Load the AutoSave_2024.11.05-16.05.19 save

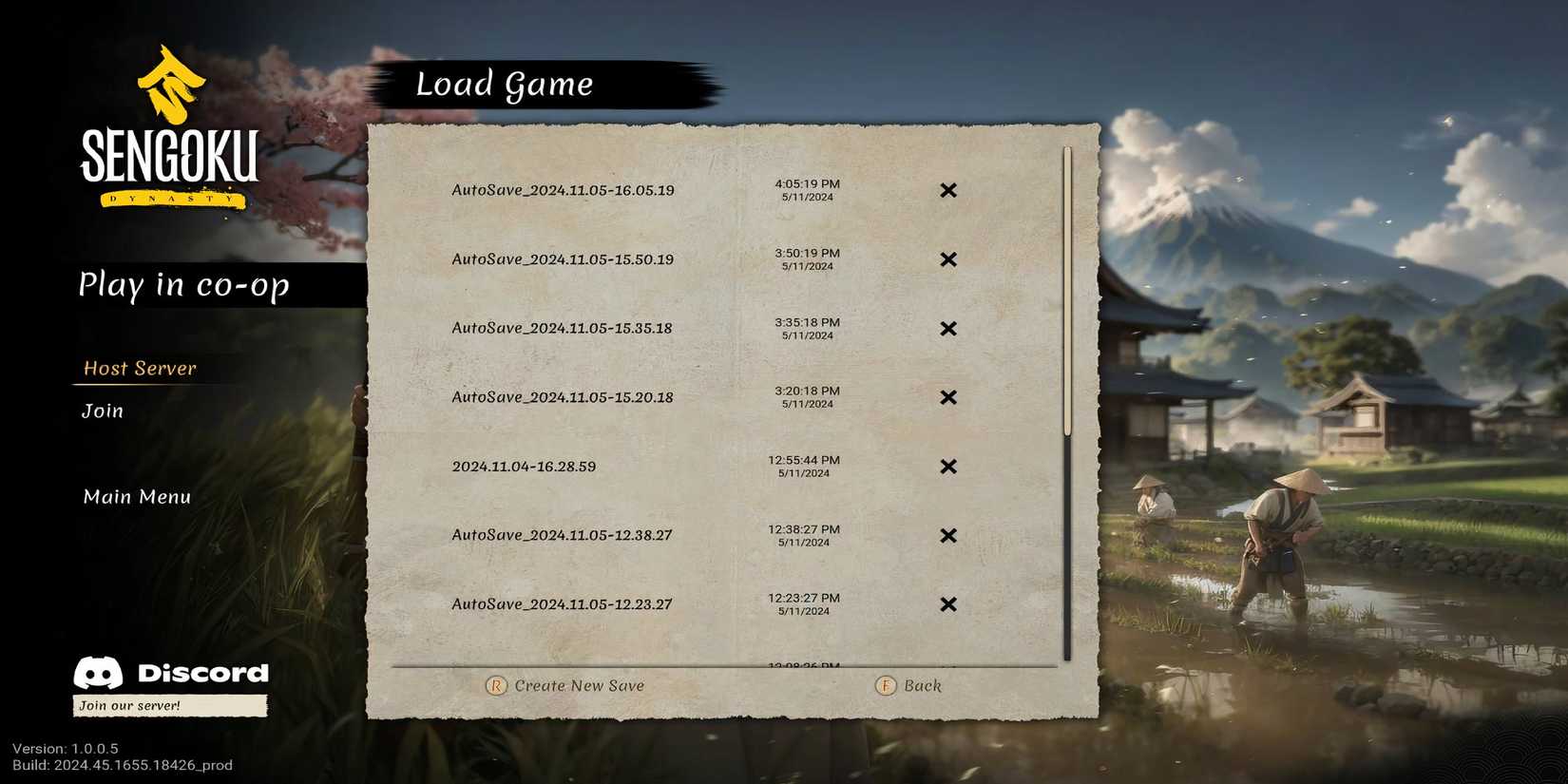(563, 190)
